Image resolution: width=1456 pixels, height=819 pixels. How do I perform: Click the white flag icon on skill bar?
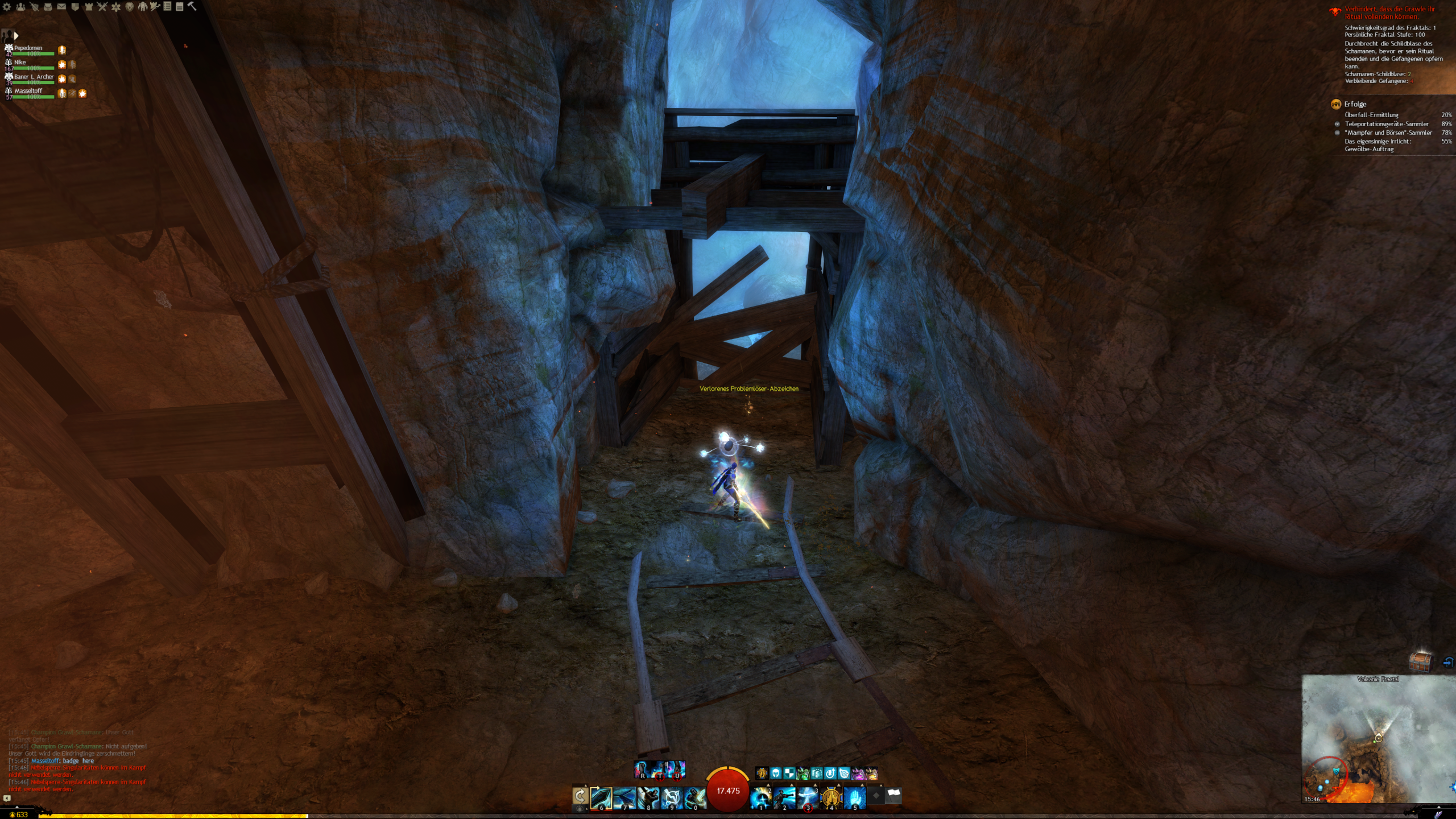point(894,796)
